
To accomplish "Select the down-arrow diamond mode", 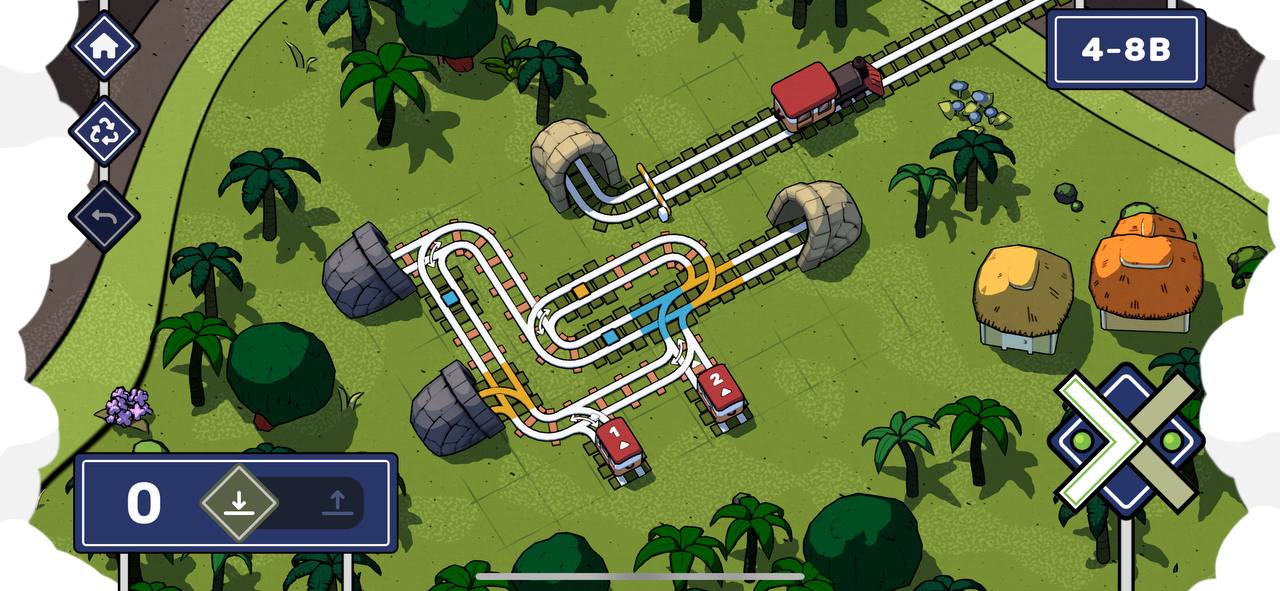I will point(238,503).
